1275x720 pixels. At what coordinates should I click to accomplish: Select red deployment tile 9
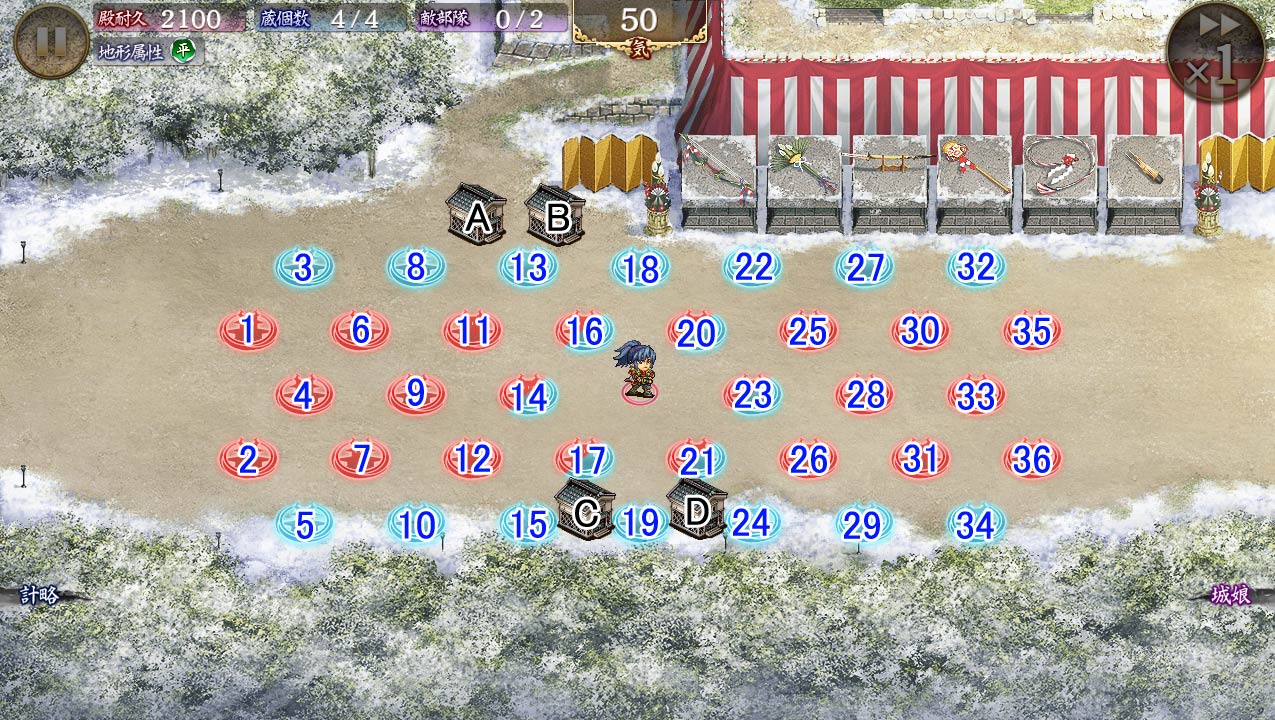[416, 395]
